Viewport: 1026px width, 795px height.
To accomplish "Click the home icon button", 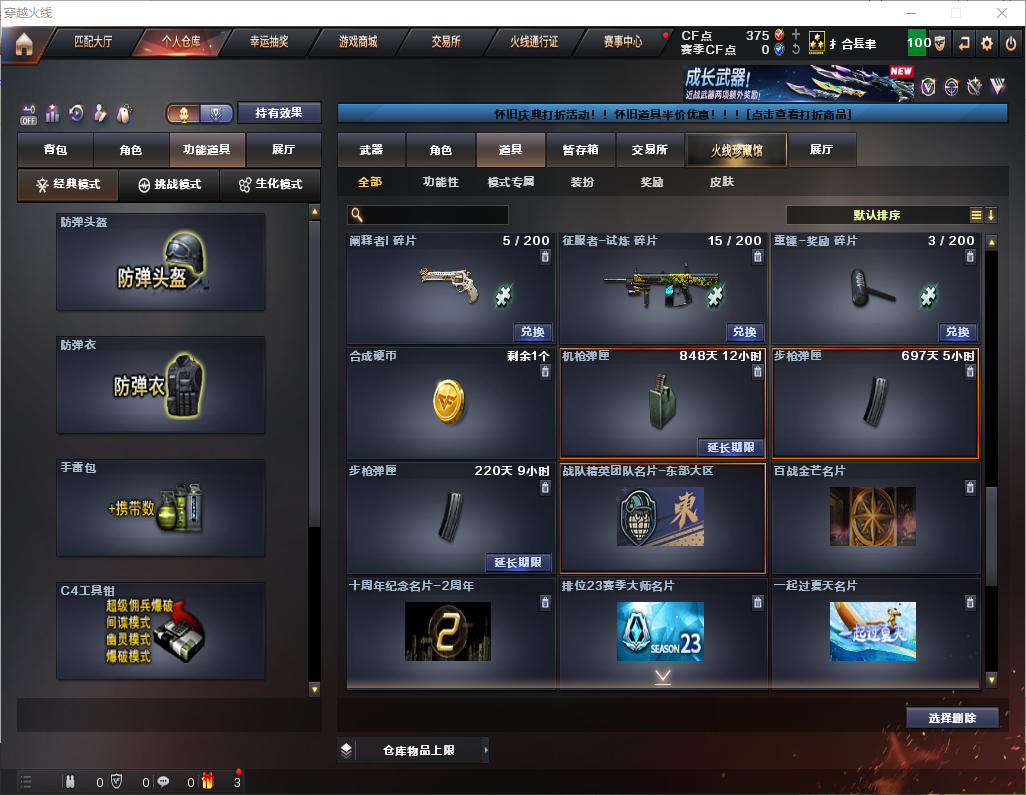I will 23,43.
